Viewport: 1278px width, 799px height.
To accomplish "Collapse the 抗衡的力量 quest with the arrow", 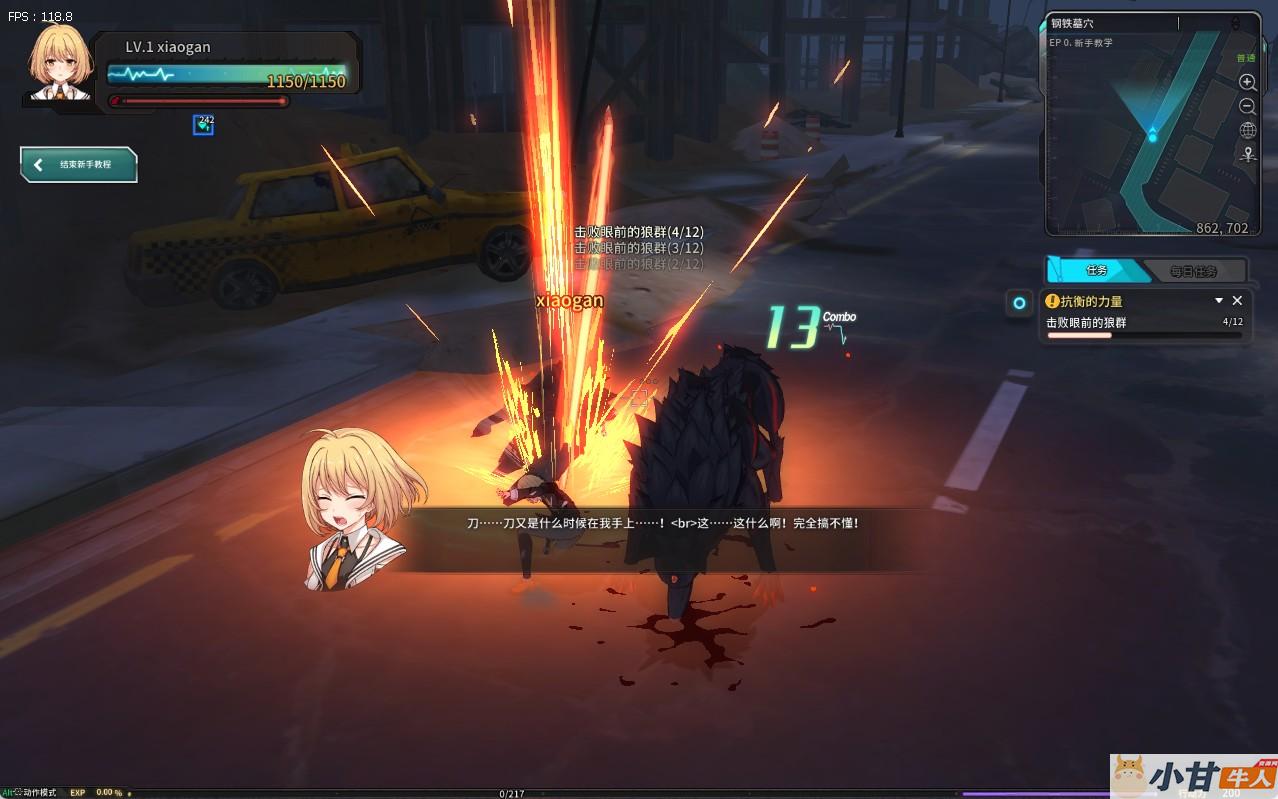I will (x=1219, y=300).
